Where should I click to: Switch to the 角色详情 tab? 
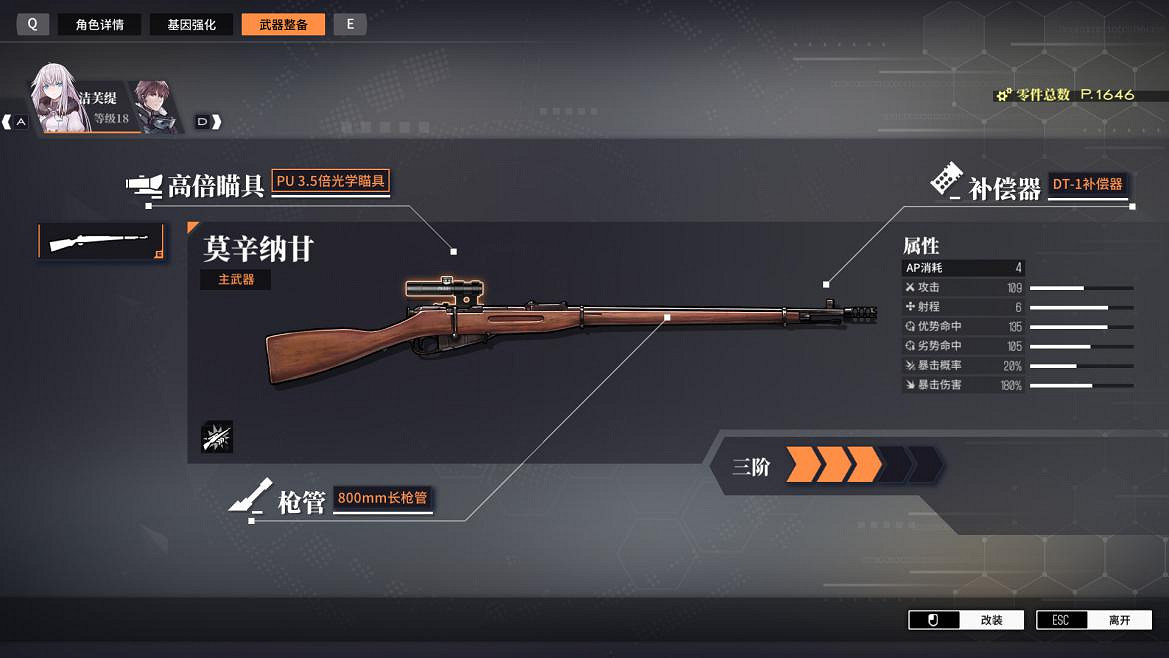[100, 25]
